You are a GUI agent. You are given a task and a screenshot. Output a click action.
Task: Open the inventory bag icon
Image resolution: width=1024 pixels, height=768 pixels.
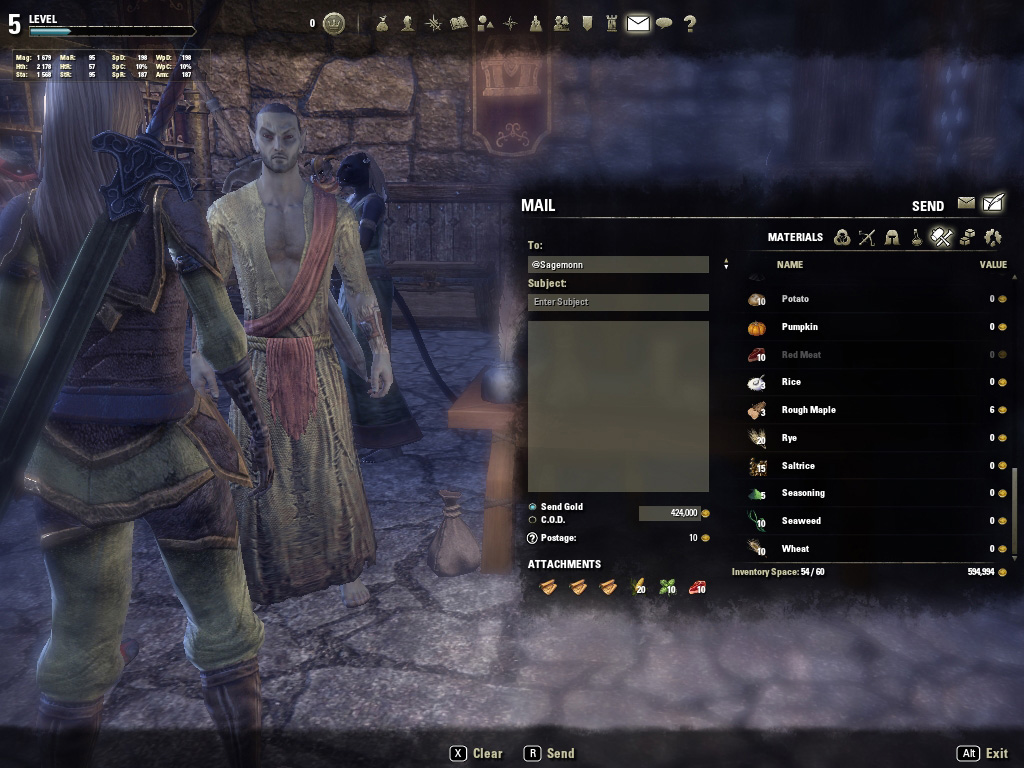tap(382, 24)
